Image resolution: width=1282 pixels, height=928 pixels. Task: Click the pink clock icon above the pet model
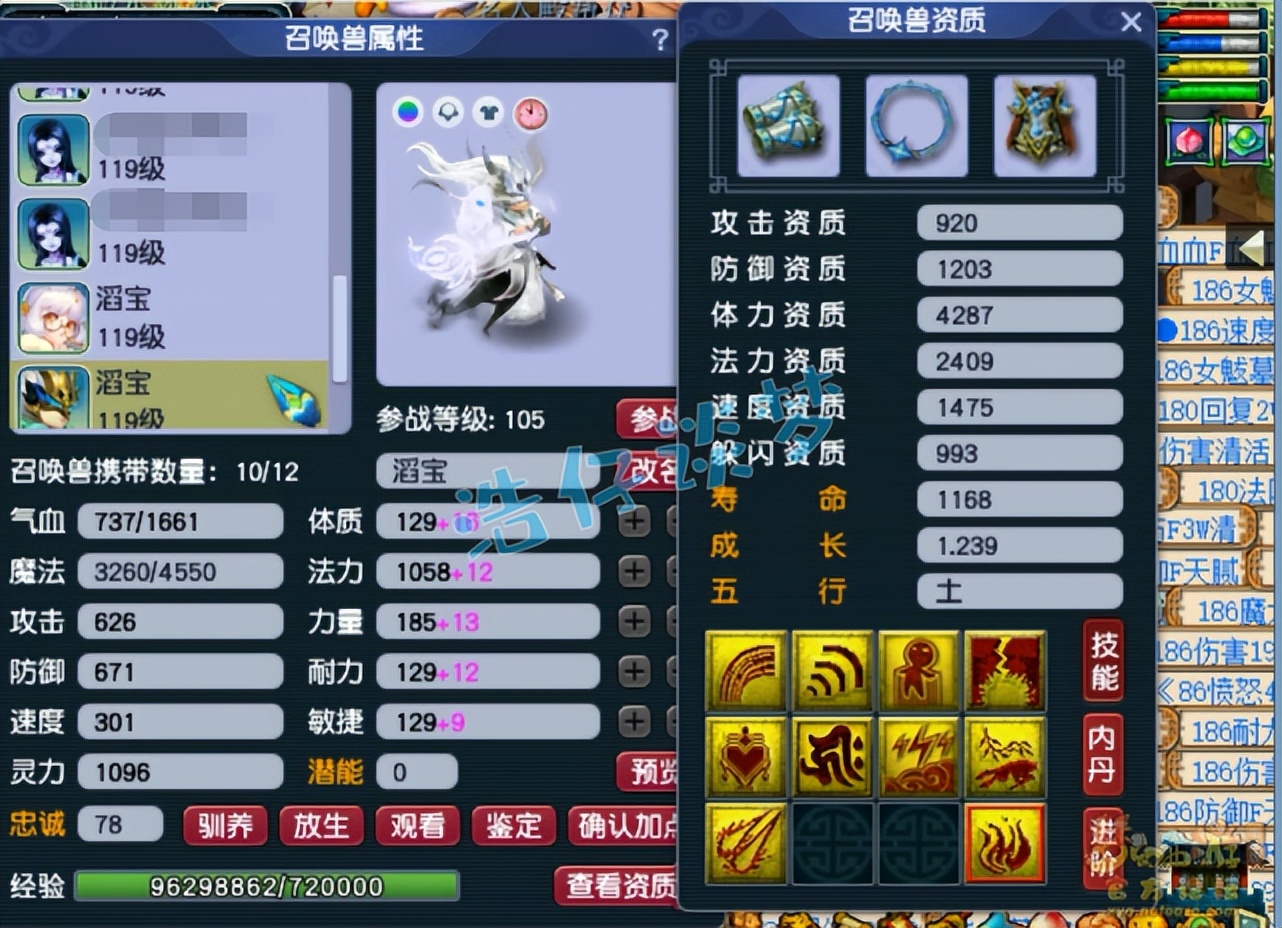pos(530,112)
